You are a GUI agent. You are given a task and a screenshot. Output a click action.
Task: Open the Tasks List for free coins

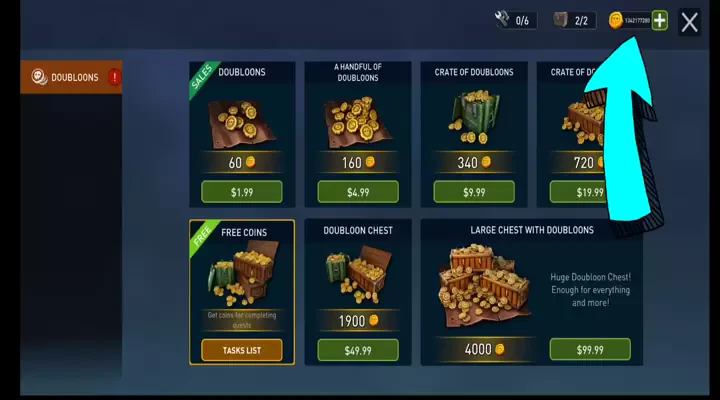(x=241, y=349)
